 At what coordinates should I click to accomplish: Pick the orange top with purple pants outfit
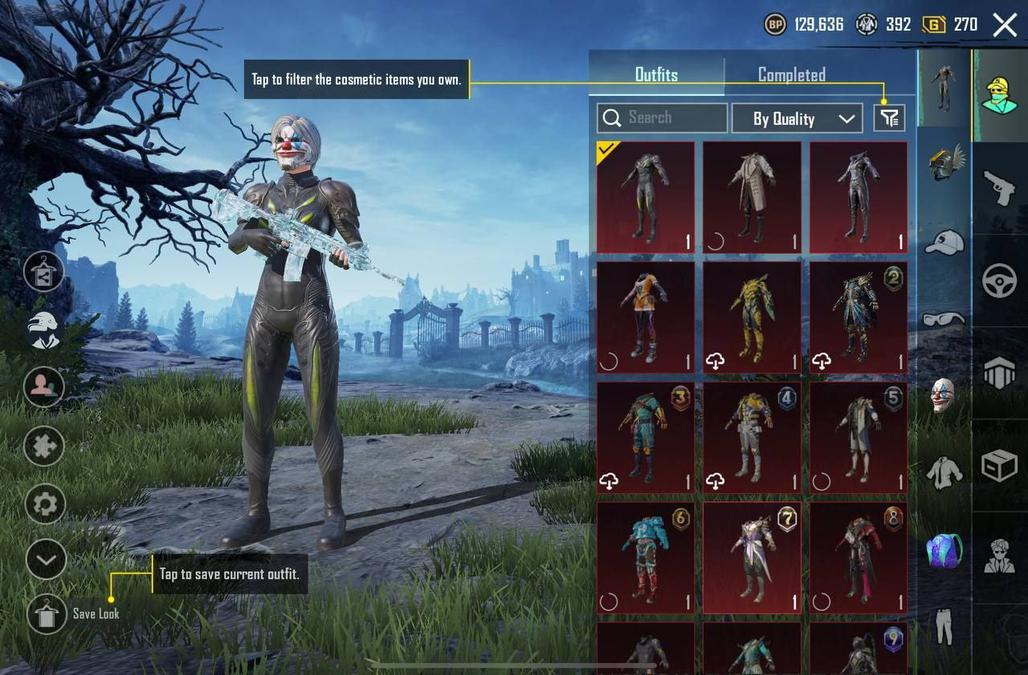pyautogui.click(x=645, y=317)
